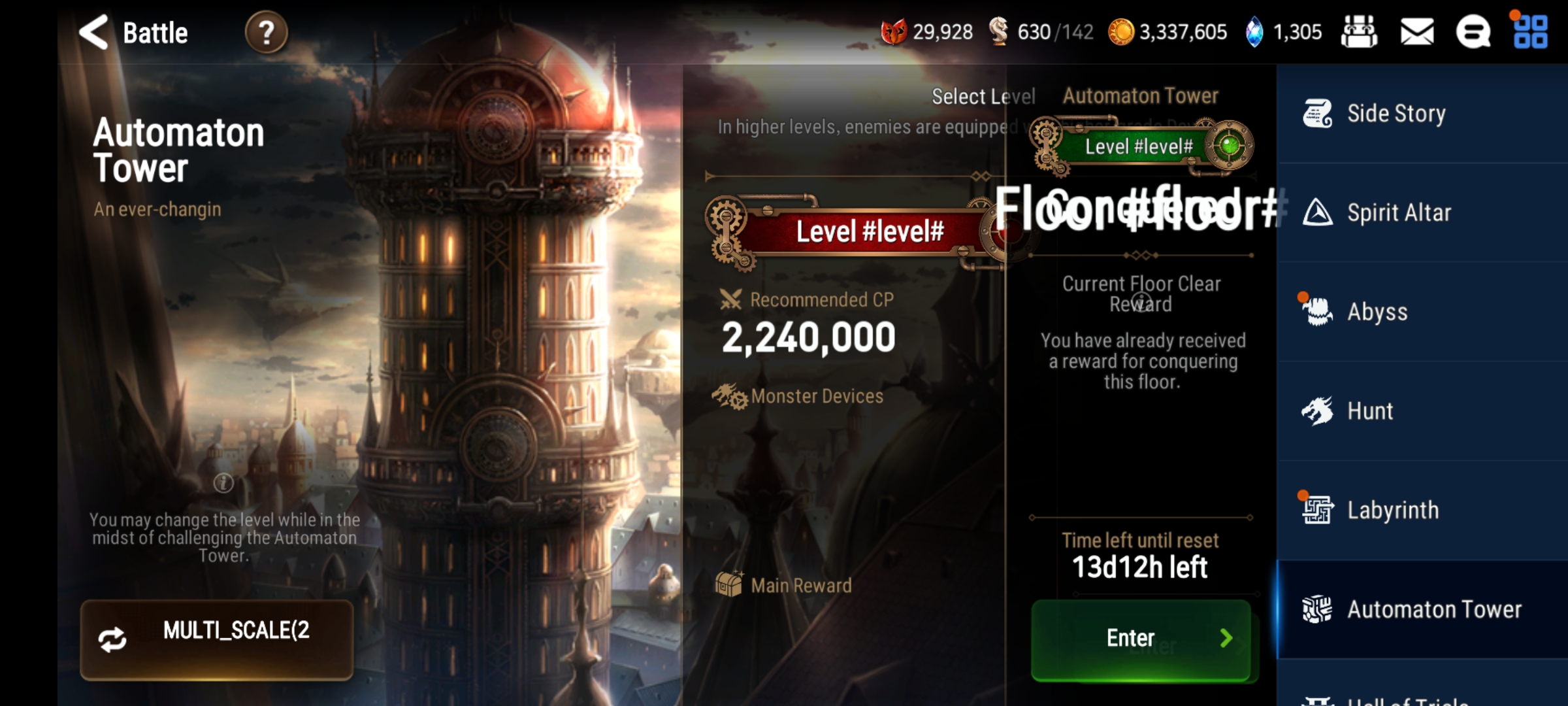Screen dimensions: 1568x706
Task: Open the mailbox envelope icon
Action: pyautogui.click(x=1417, y=32)
